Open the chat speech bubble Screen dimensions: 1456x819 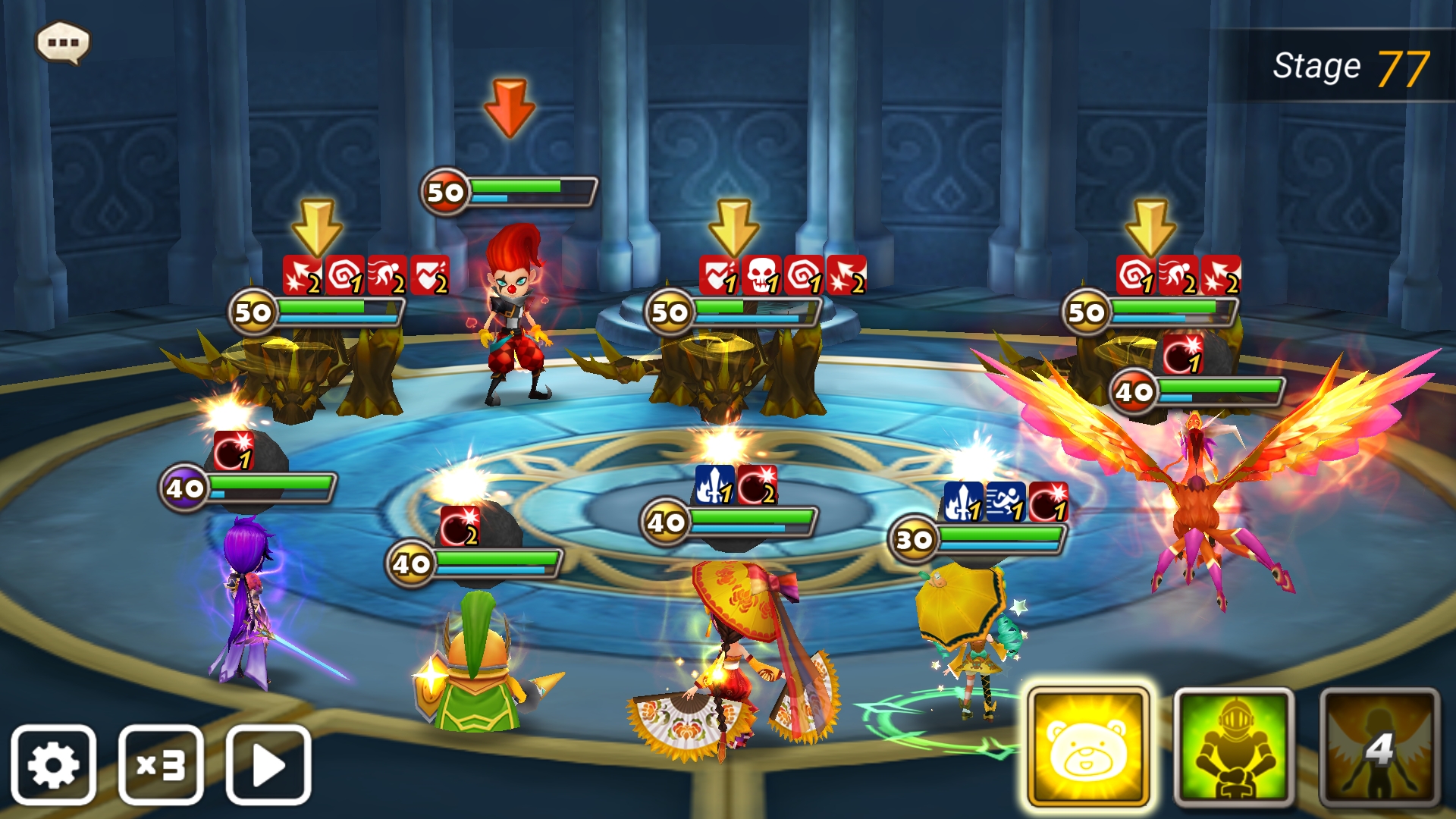[63, 42]
